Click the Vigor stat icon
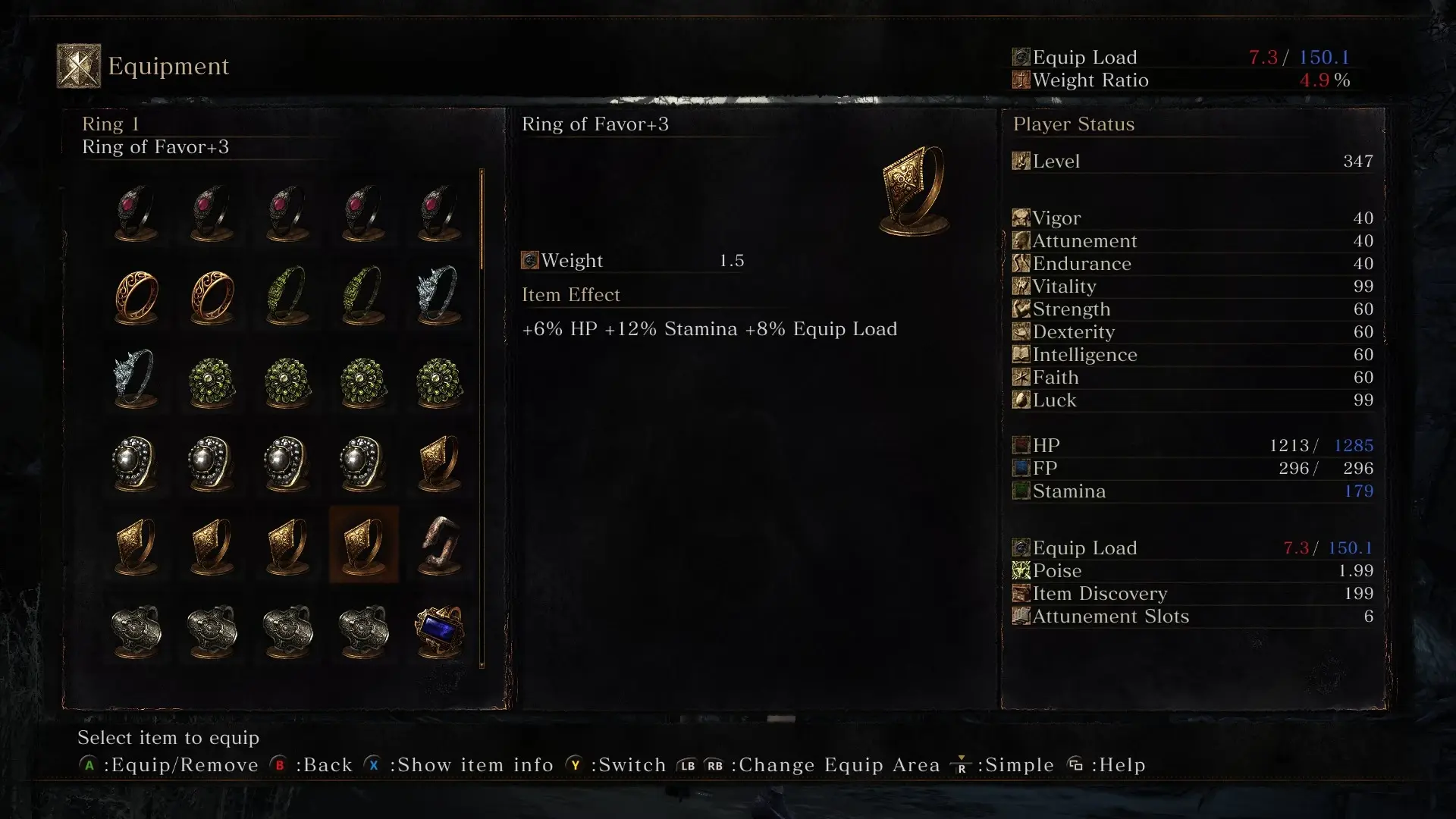The image size is (1456, 819). (x=1020, y=218)
